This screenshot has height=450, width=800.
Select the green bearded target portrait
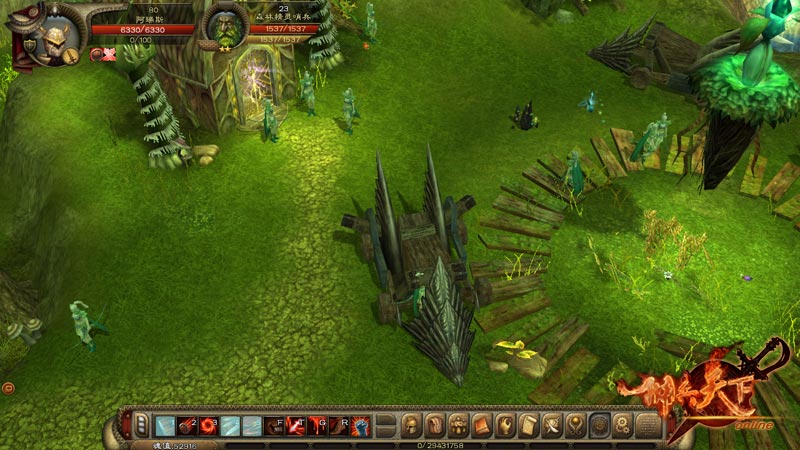pyautogui.click(x=224, y=27)
